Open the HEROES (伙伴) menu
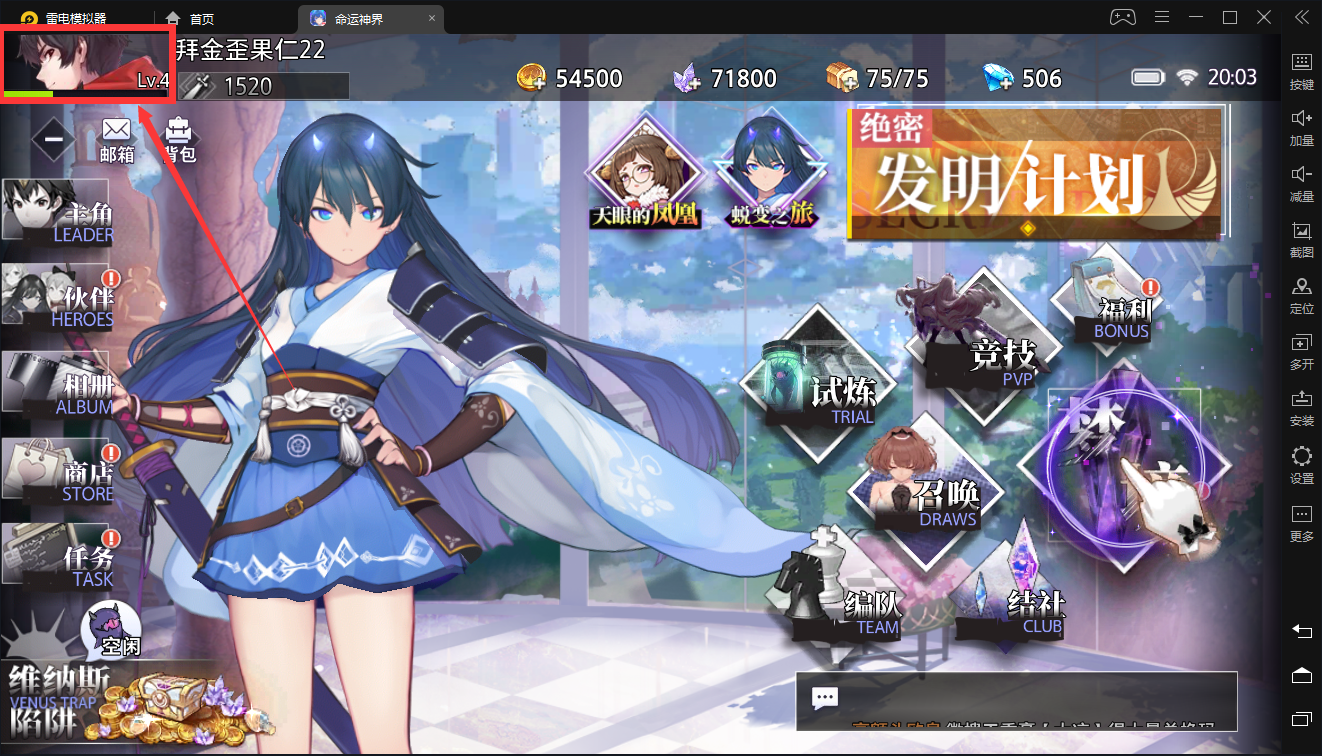 pos(58,298)
